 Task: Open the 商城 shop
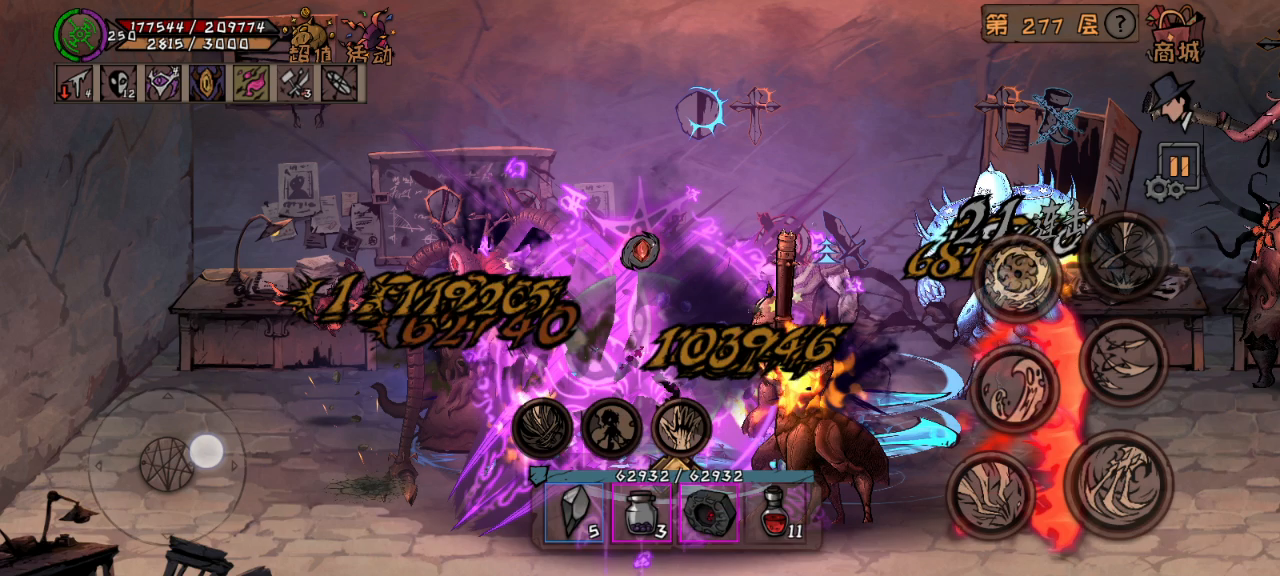click(x=1174, y=34)
